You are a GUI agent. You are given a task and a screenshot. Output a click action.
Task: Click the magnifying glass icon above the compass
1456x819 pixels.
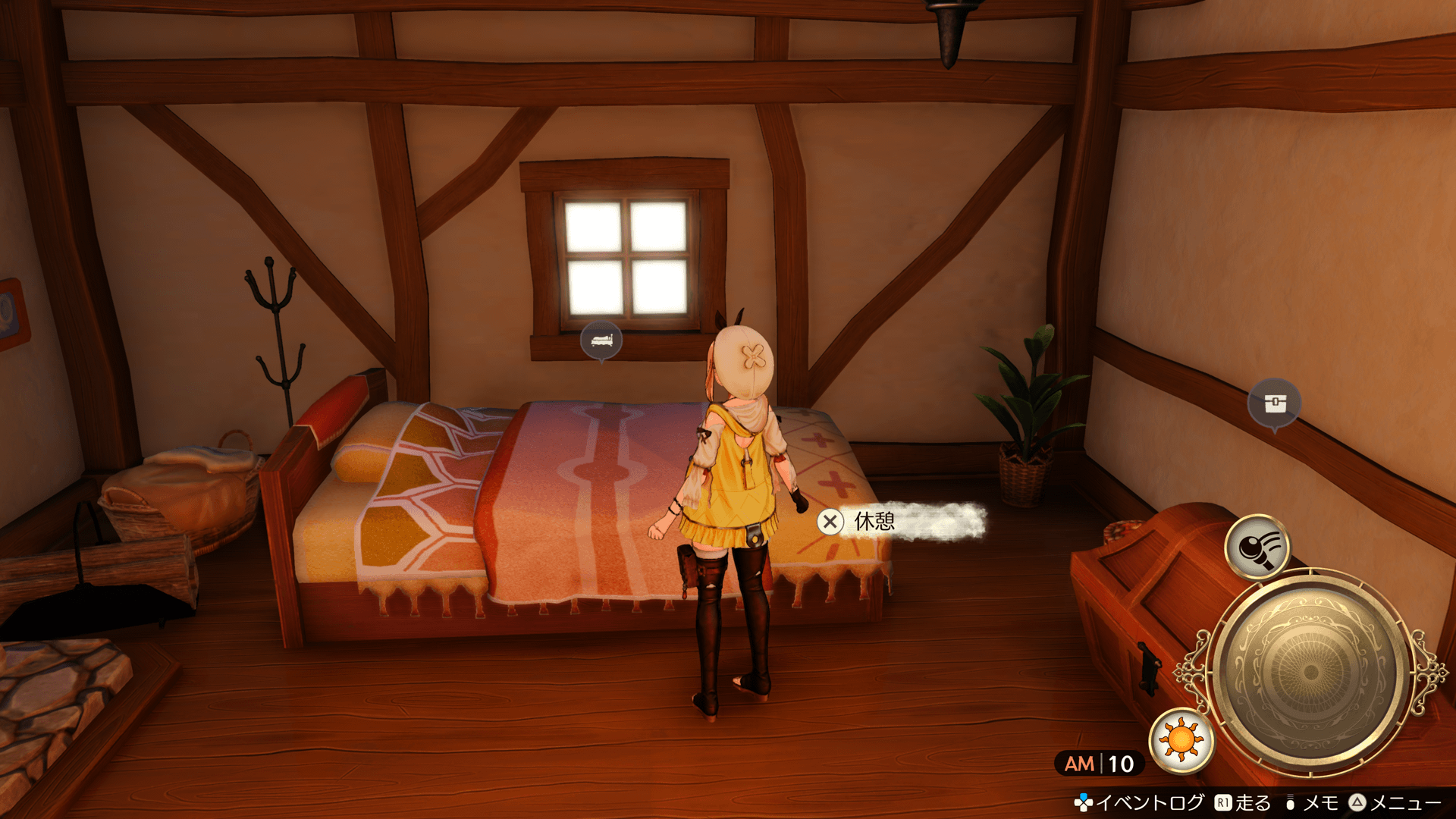point(1257,547)
